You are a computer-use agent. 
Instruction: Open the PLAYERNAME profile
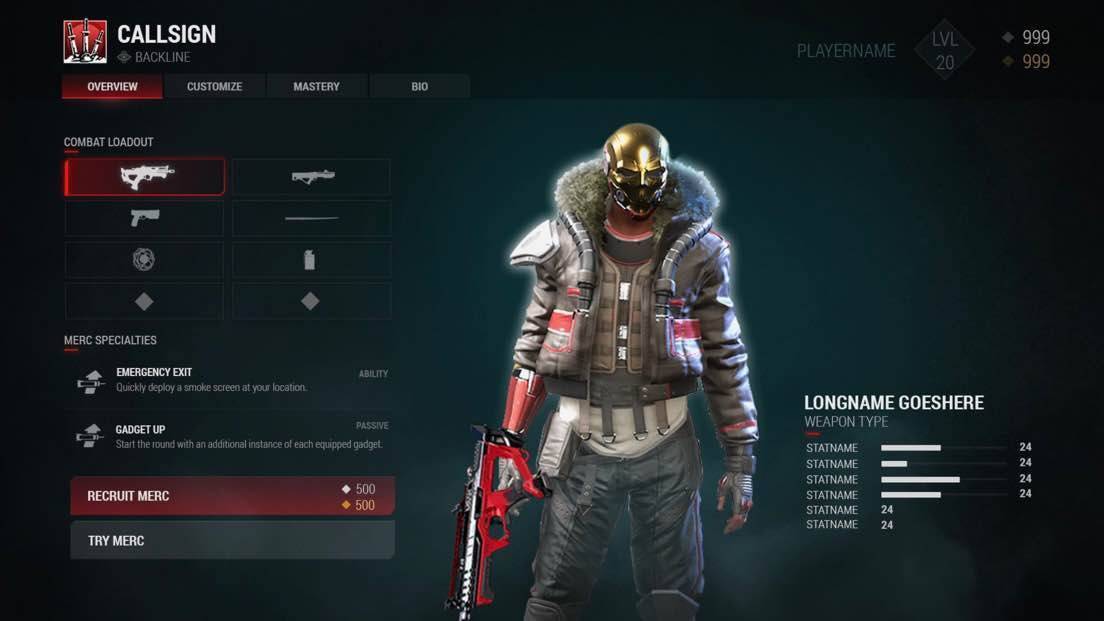pos(846,51)
